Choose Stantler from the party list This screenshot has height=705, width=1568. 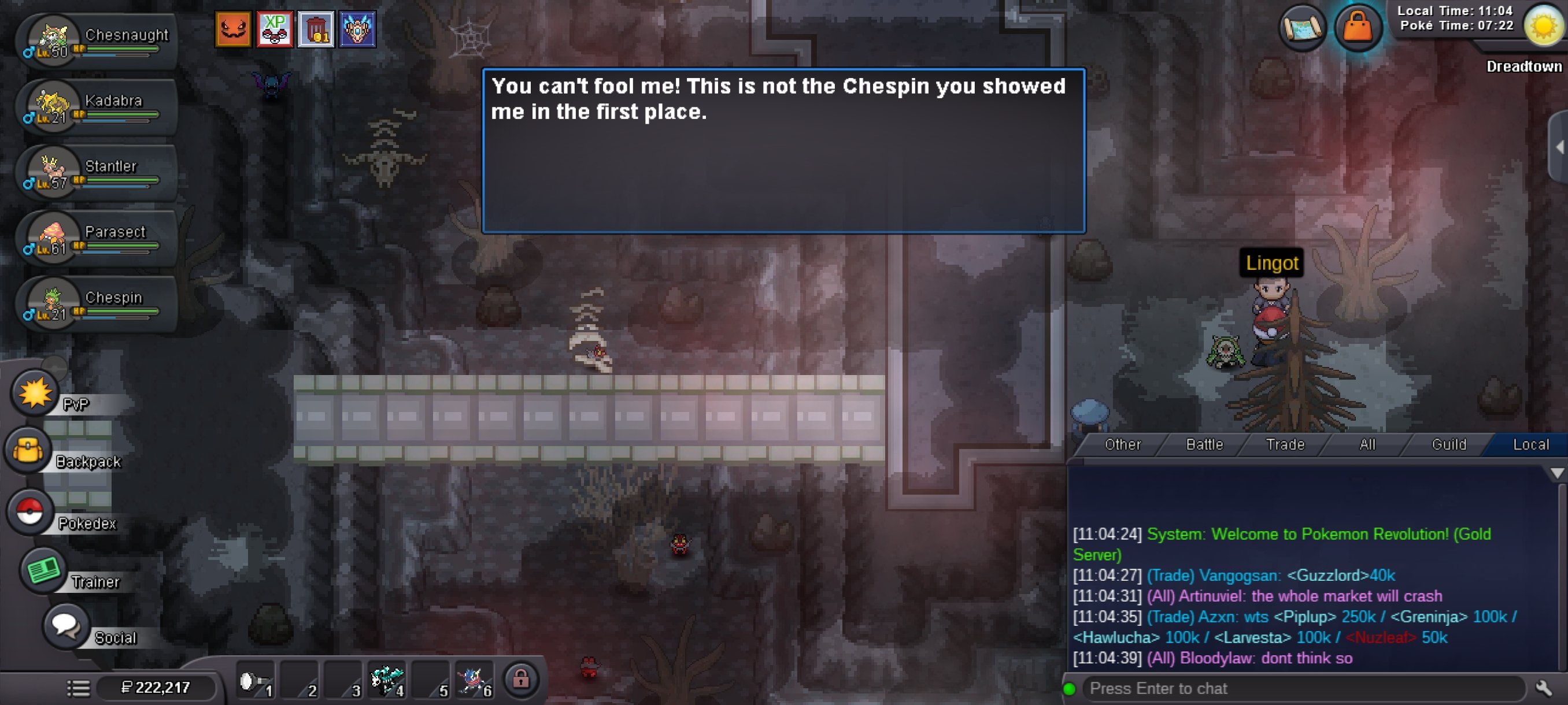click(97, 173)
